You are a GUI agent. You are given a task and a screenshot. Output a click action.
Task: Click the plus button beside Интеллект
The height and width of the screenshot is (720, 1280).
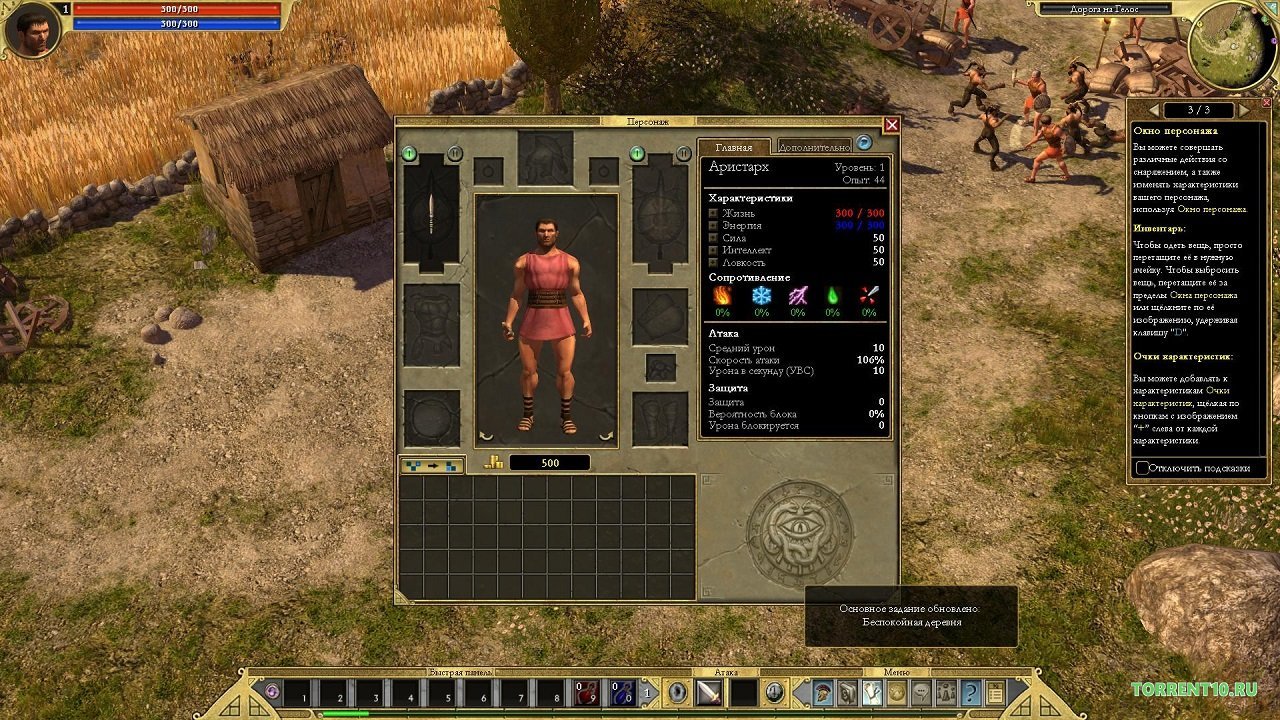click(x=712, y=250)
